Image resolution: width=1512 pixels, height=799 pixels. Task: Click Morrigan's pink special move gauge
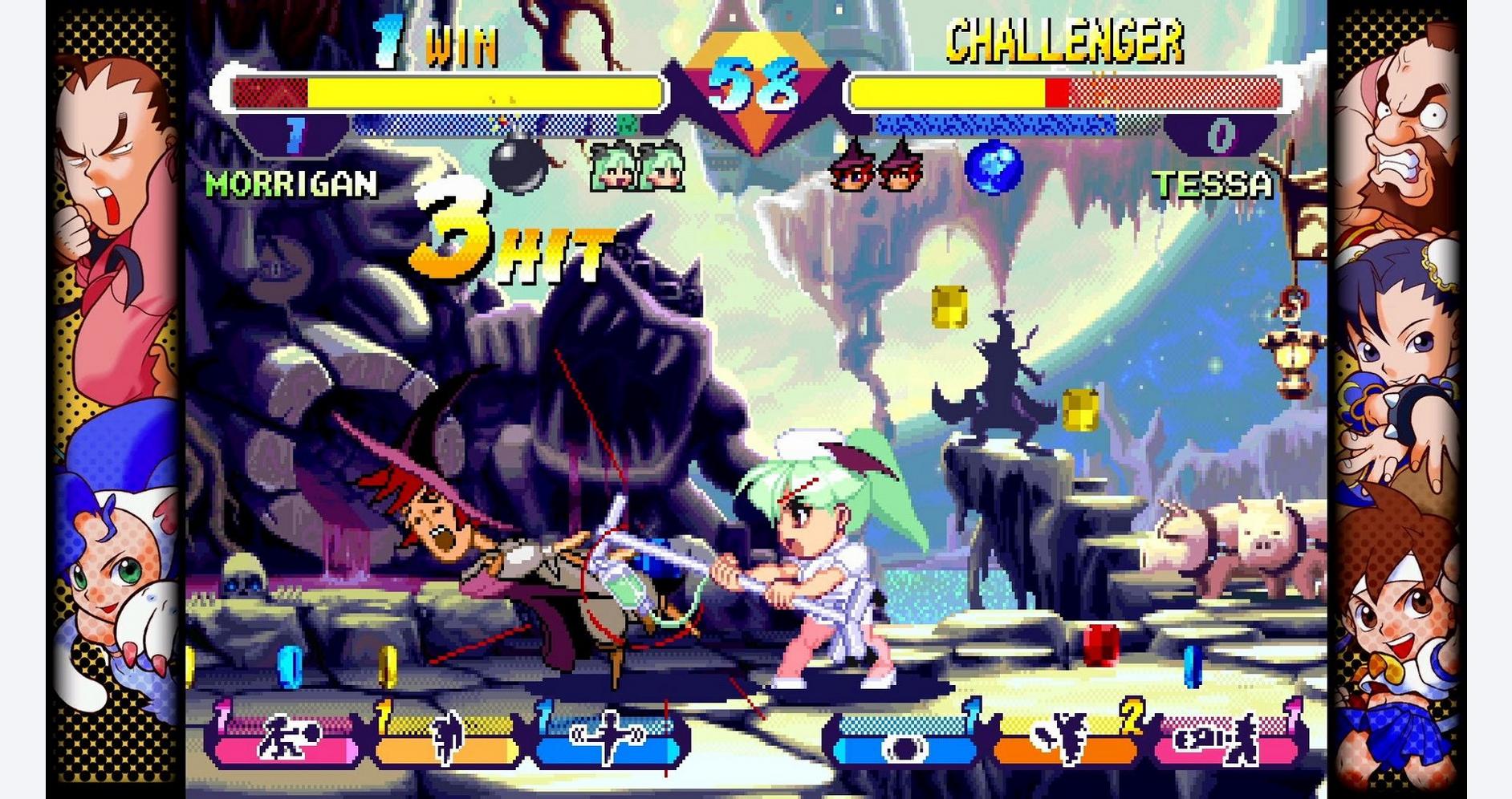point(286,740)
